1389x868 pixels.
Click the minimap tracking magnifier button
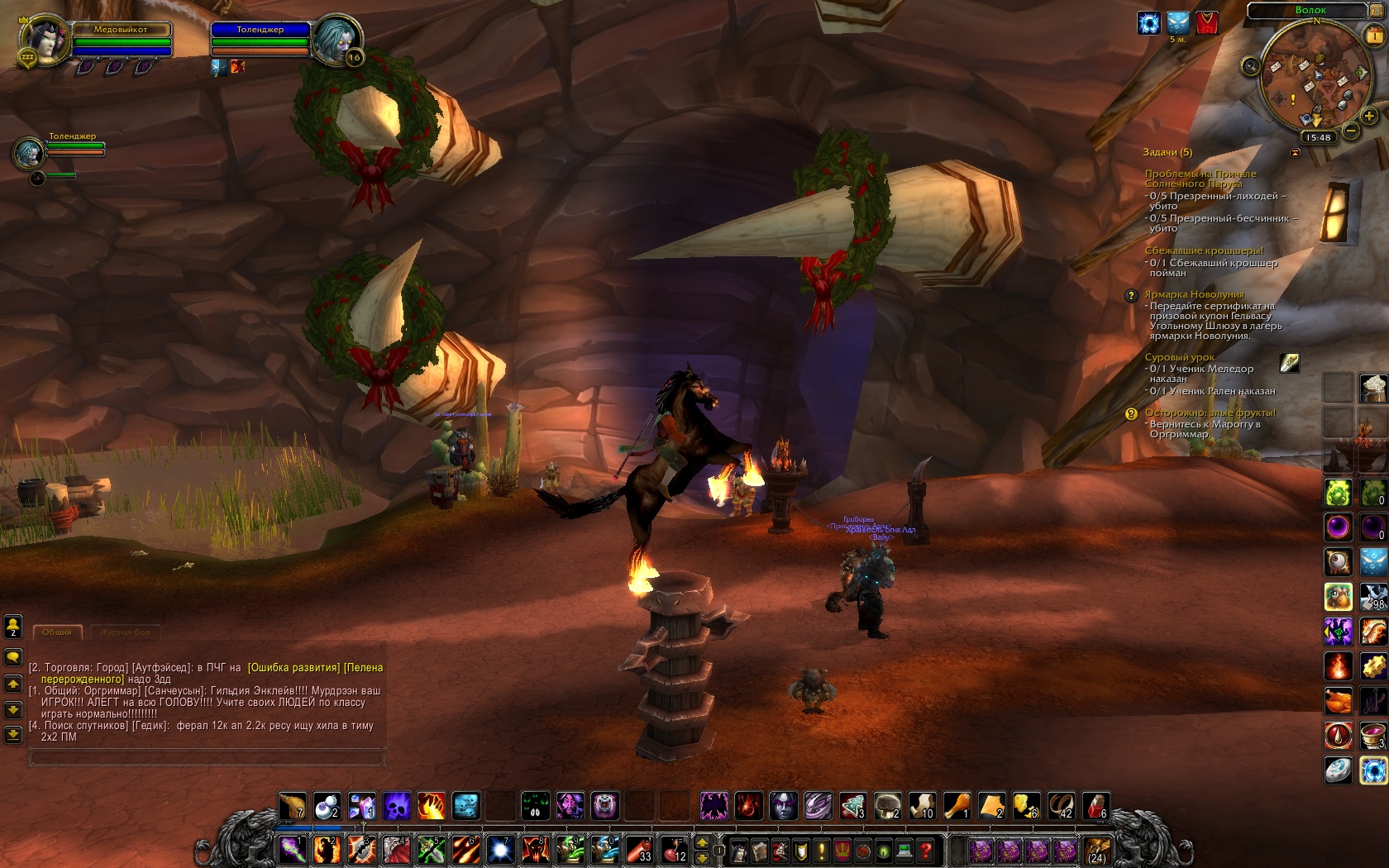tap(1250, 65)
